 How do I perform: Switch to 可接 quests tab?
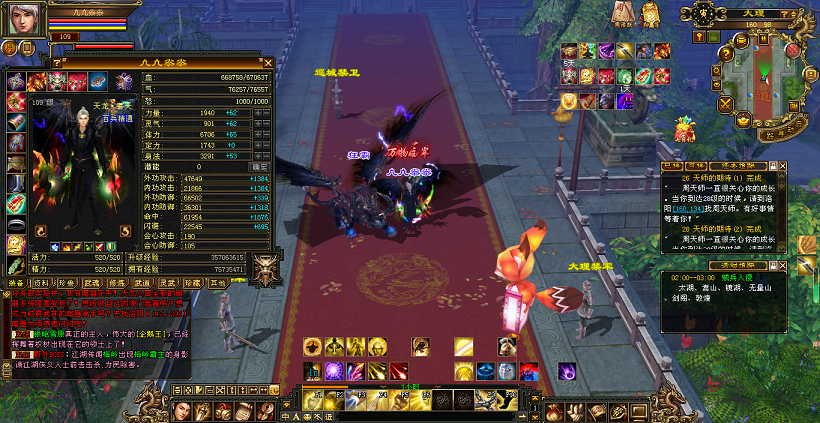coord(696,165)
